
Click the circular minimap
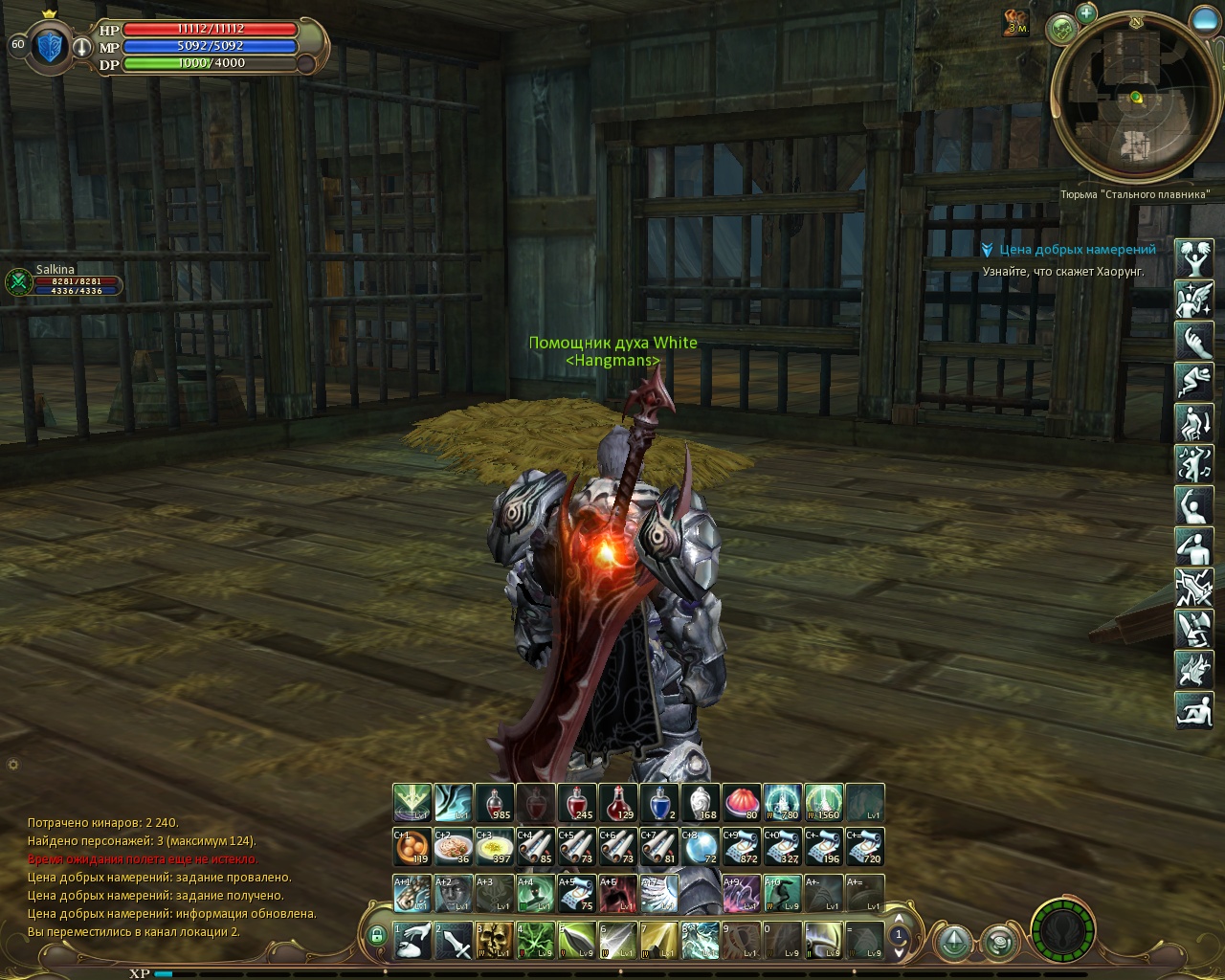(1134, 96)
